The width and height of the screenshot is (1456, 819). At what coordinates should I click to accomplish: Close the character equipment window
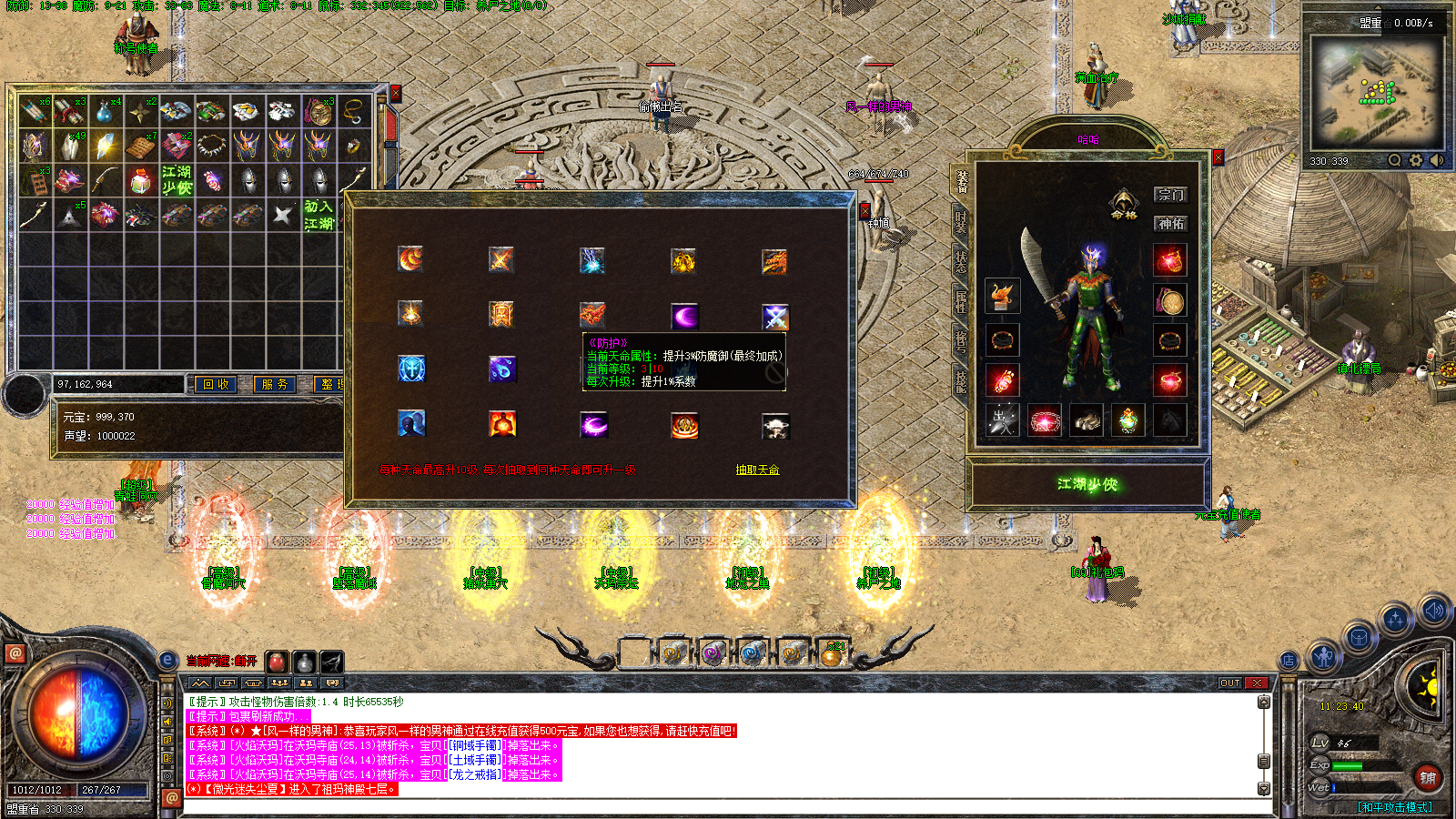pyautogui.click(x=1218, y=157)
